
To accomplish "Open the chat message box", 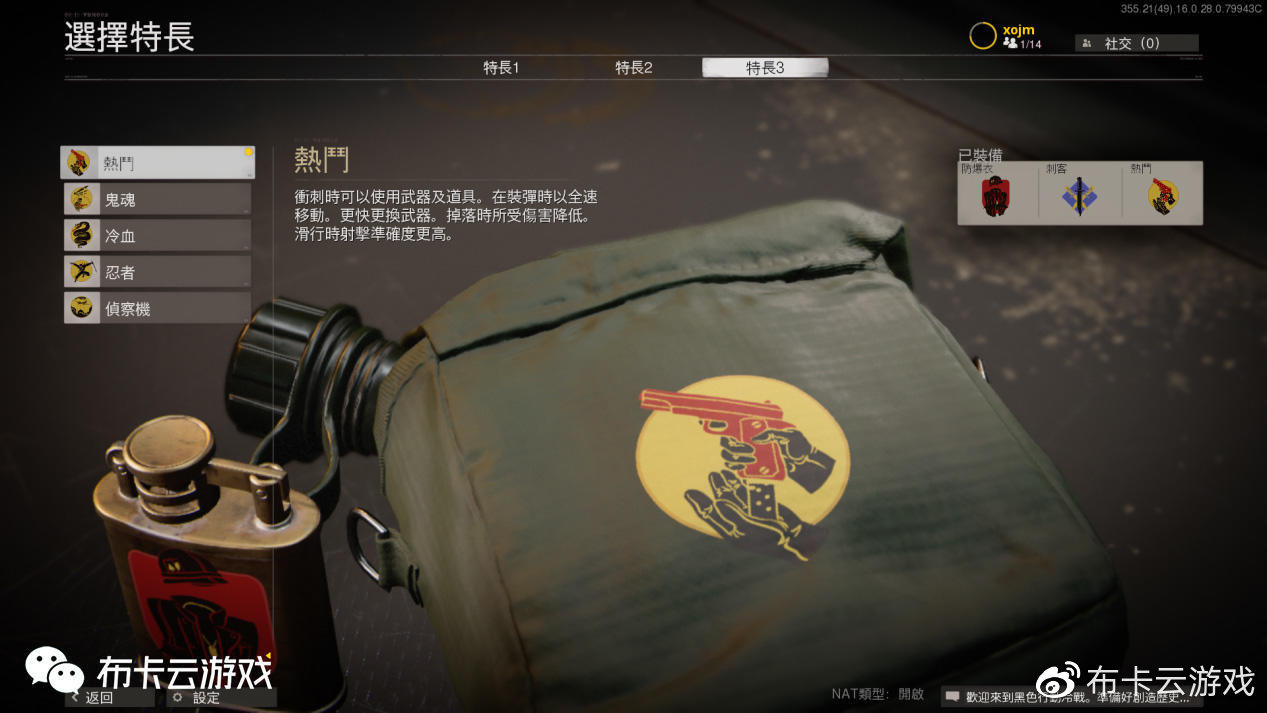I will pos(1068,696).
